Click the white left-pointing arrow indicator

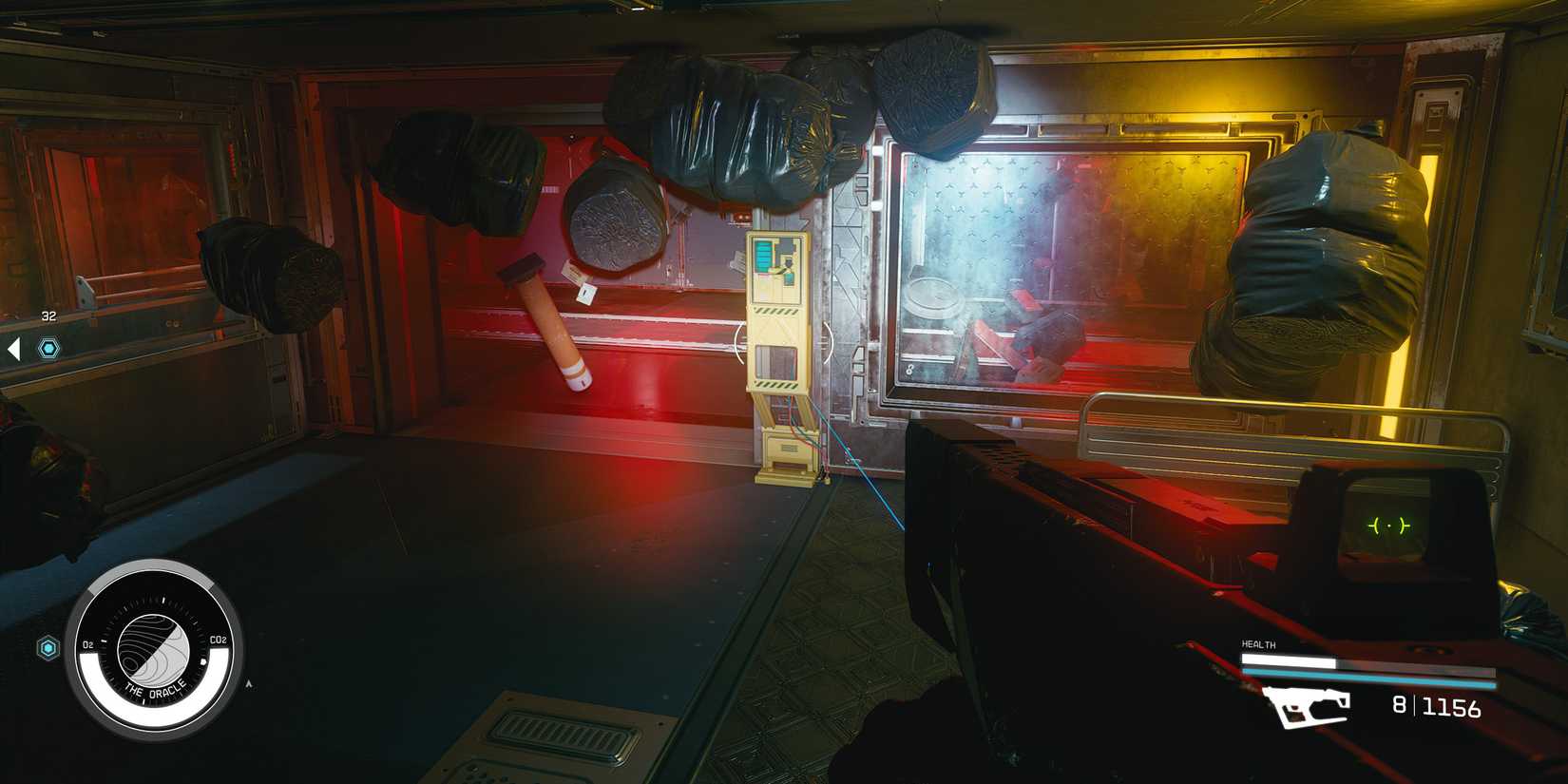(13, 349)
